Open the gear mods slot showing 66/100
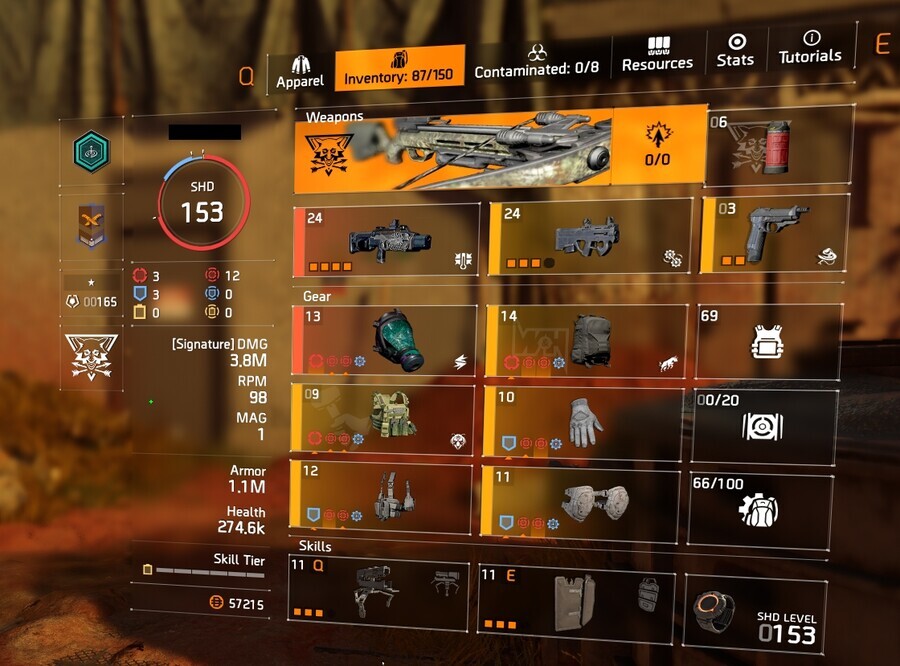 point(759,509)
